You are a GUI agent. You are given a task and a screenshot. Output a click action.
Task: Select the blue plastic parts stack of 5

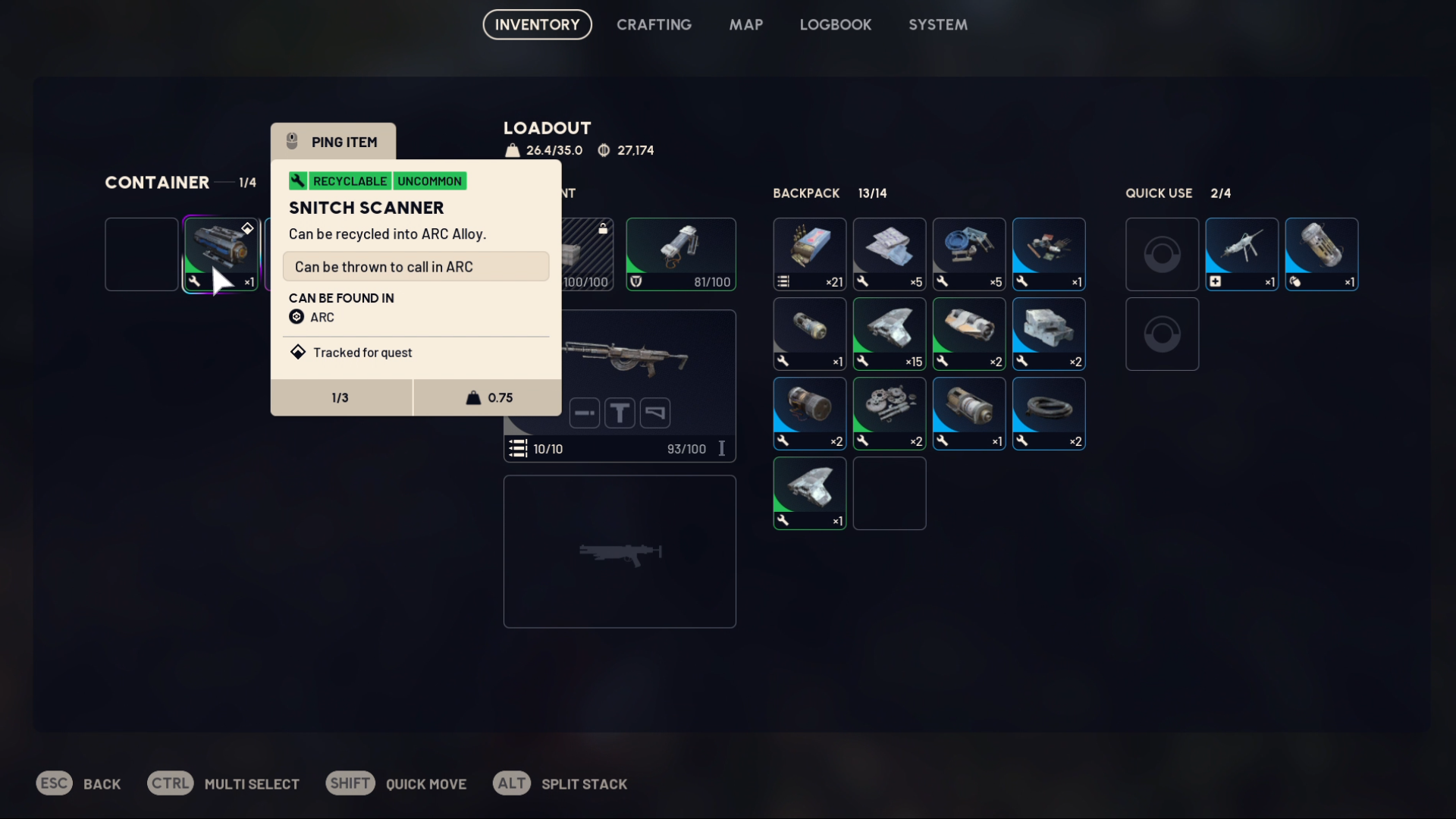click(x=968, y=254)
